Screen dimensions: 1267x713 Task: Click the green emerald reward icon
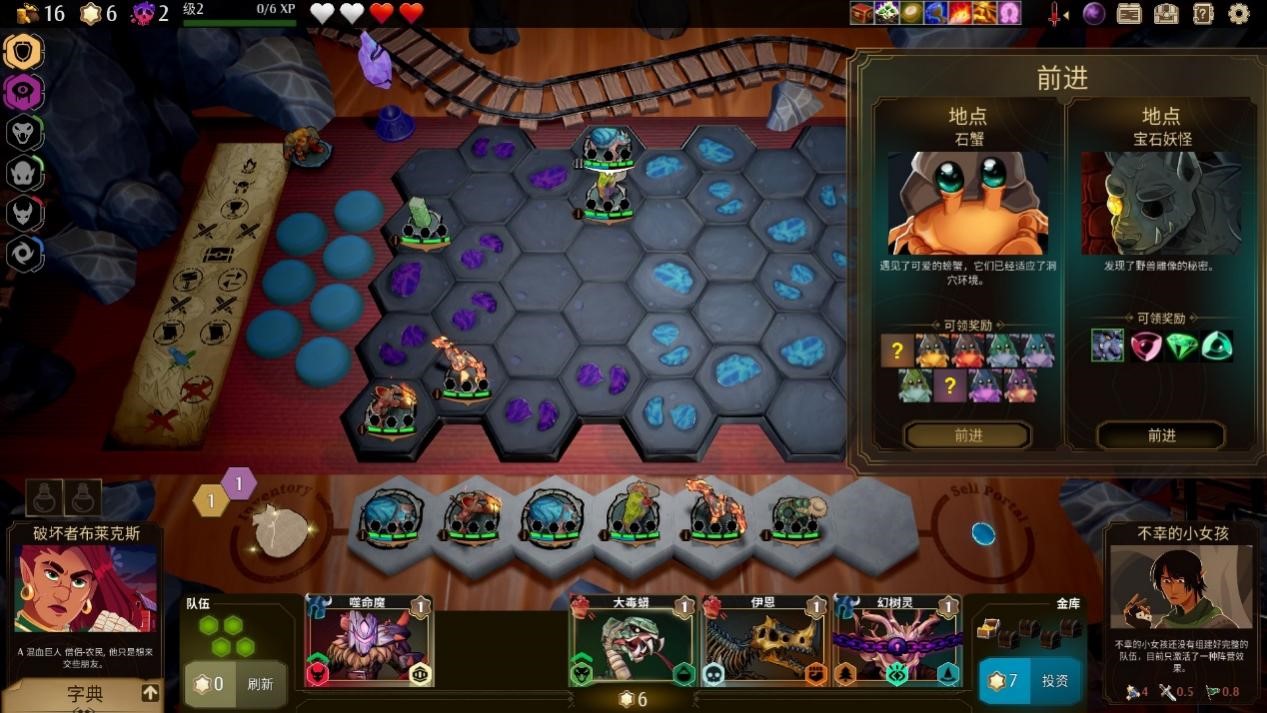(1180, 346)
